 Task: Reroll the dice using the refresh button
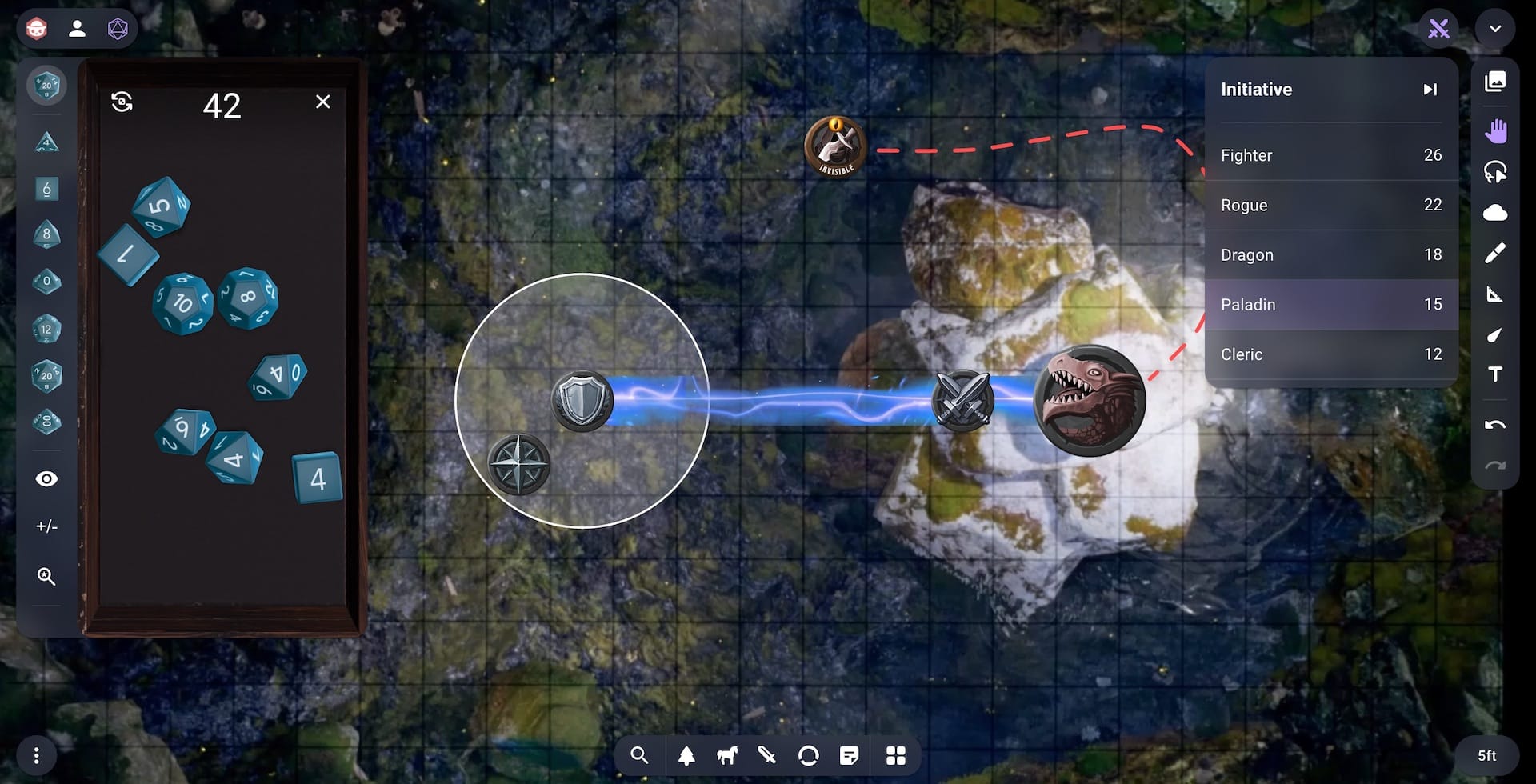coord(122,102)
